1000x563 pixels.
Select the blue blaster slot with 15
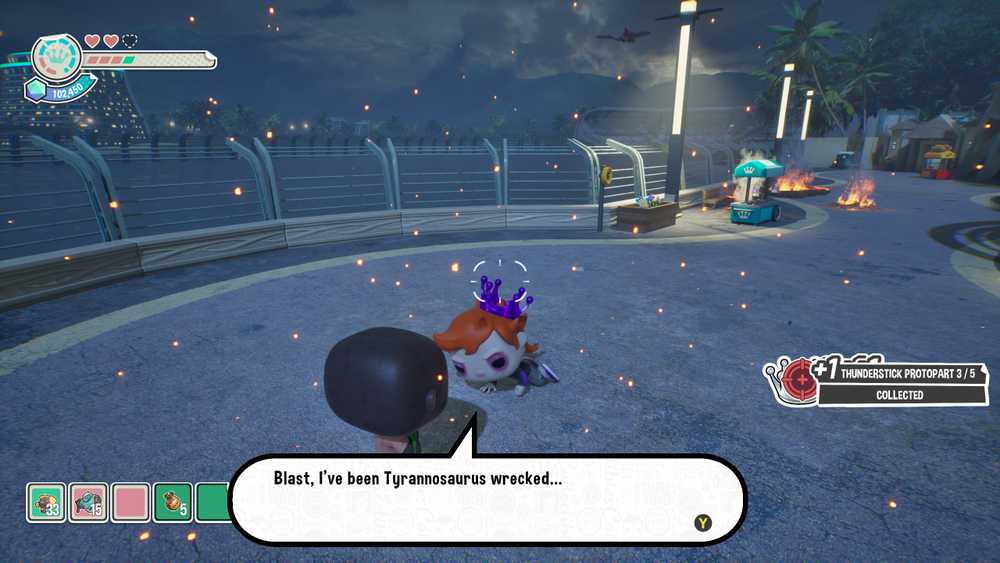click(x=89, y=501)
